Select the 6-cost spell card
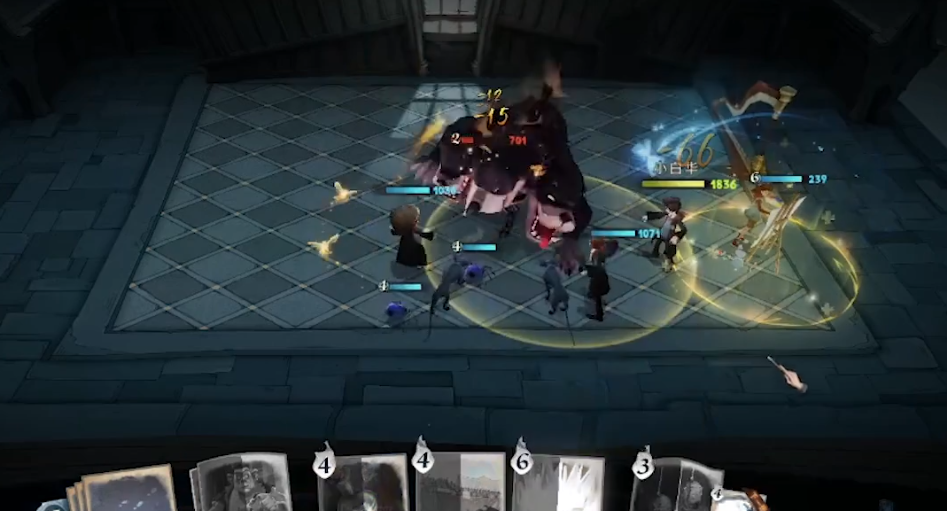 [x=560, y=484]
